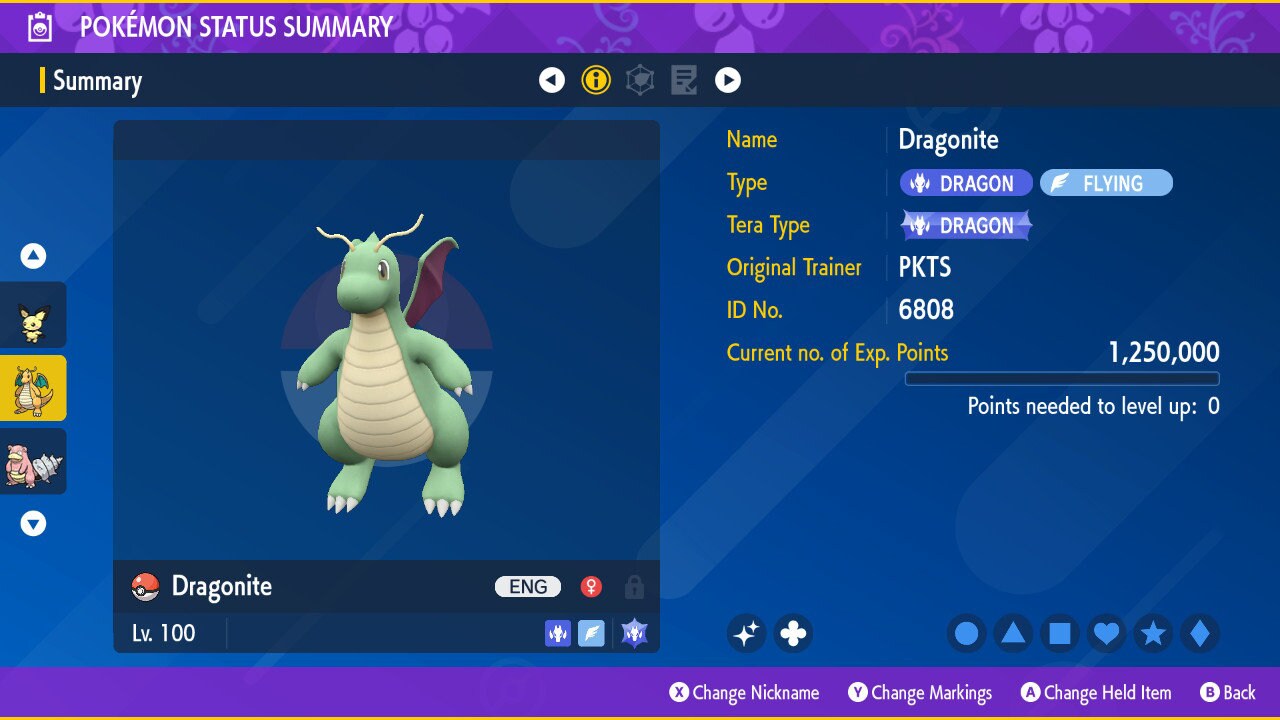Switch to the stats hexagon tab

coord(640,80)
